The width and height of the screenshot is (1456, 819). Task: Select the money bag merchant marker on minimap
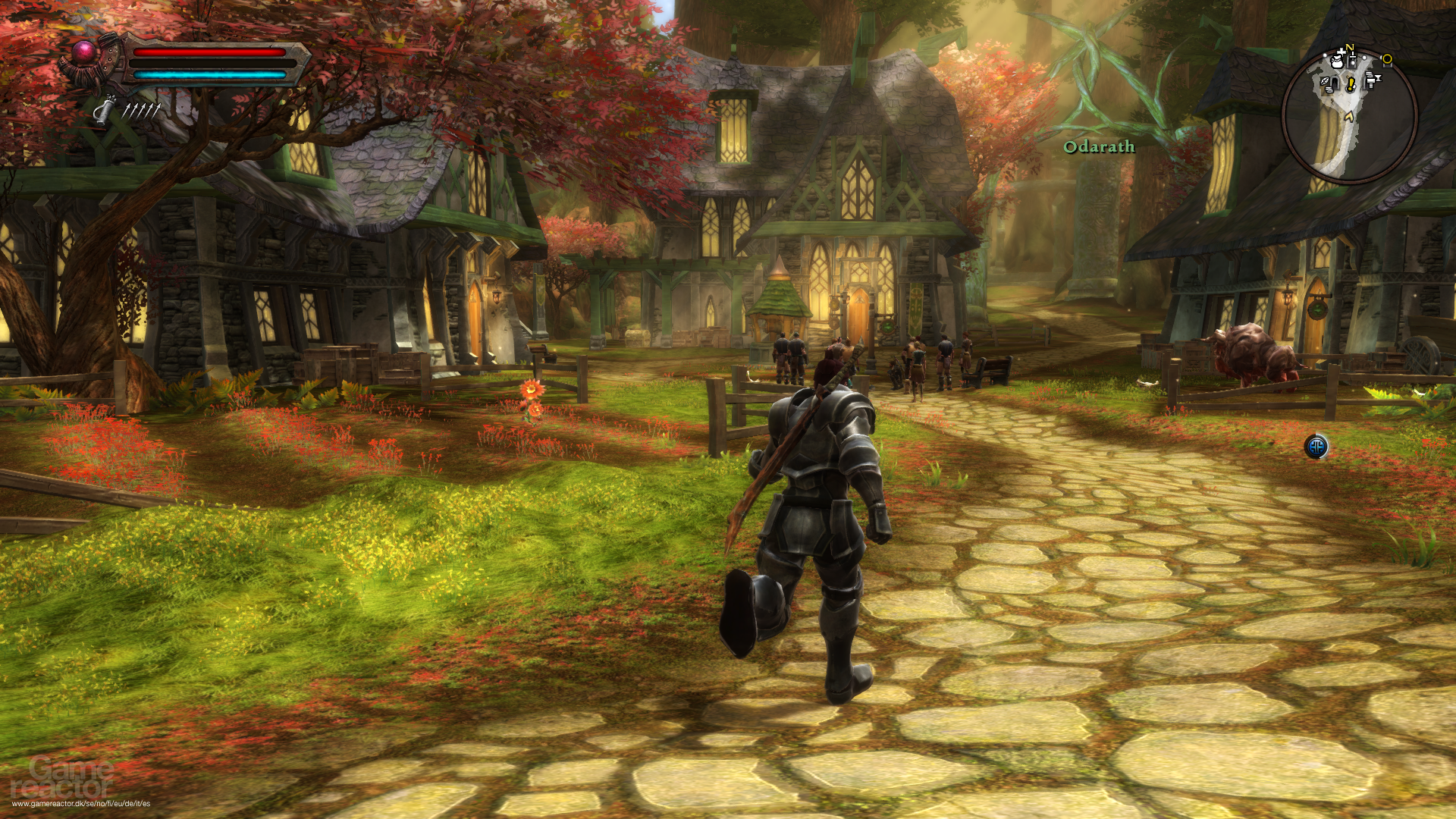click(1337, 61)
